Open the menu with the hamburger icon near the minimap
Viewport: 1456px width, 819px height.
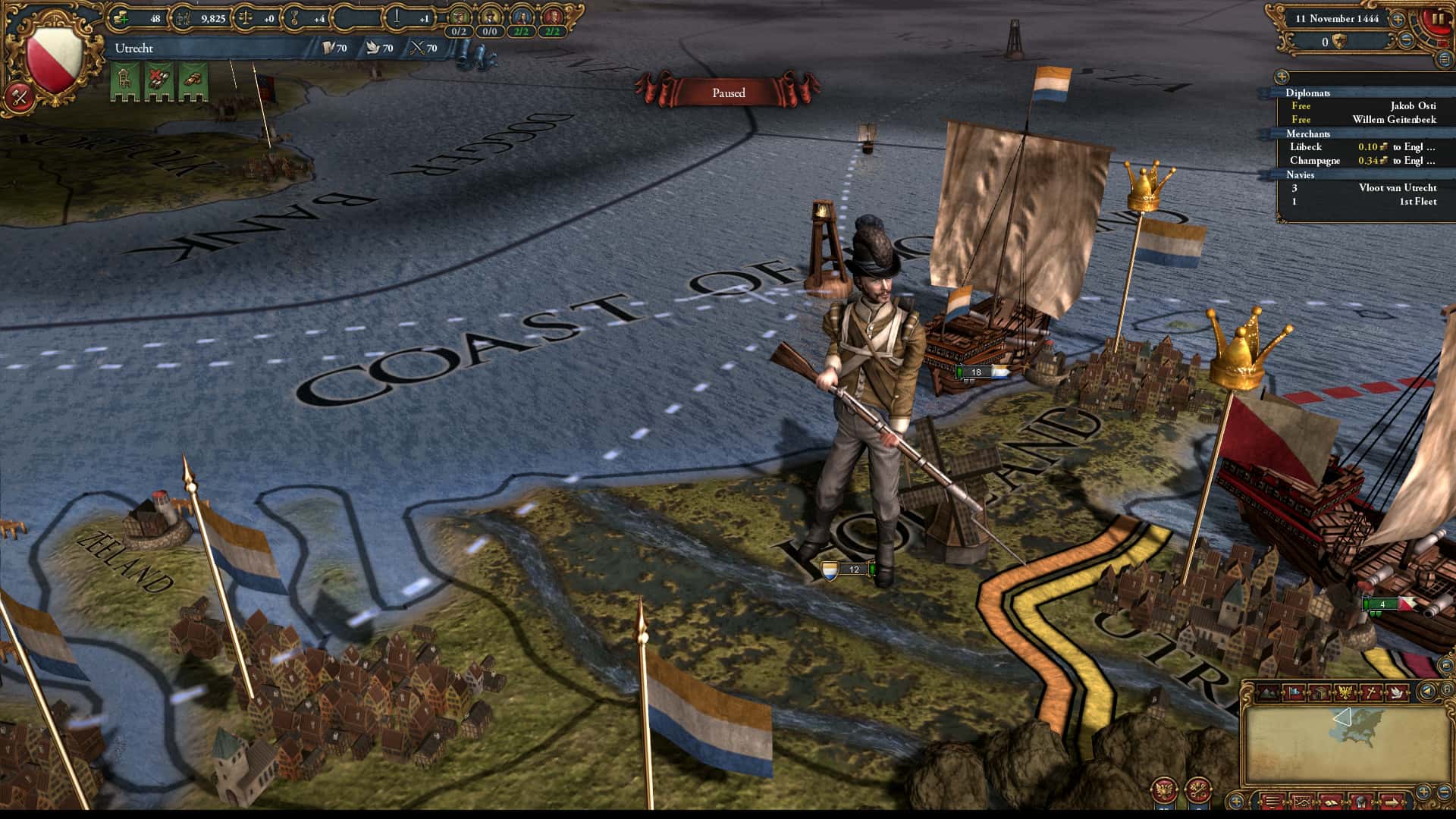pyautogui.click(x=1273, y=802)
